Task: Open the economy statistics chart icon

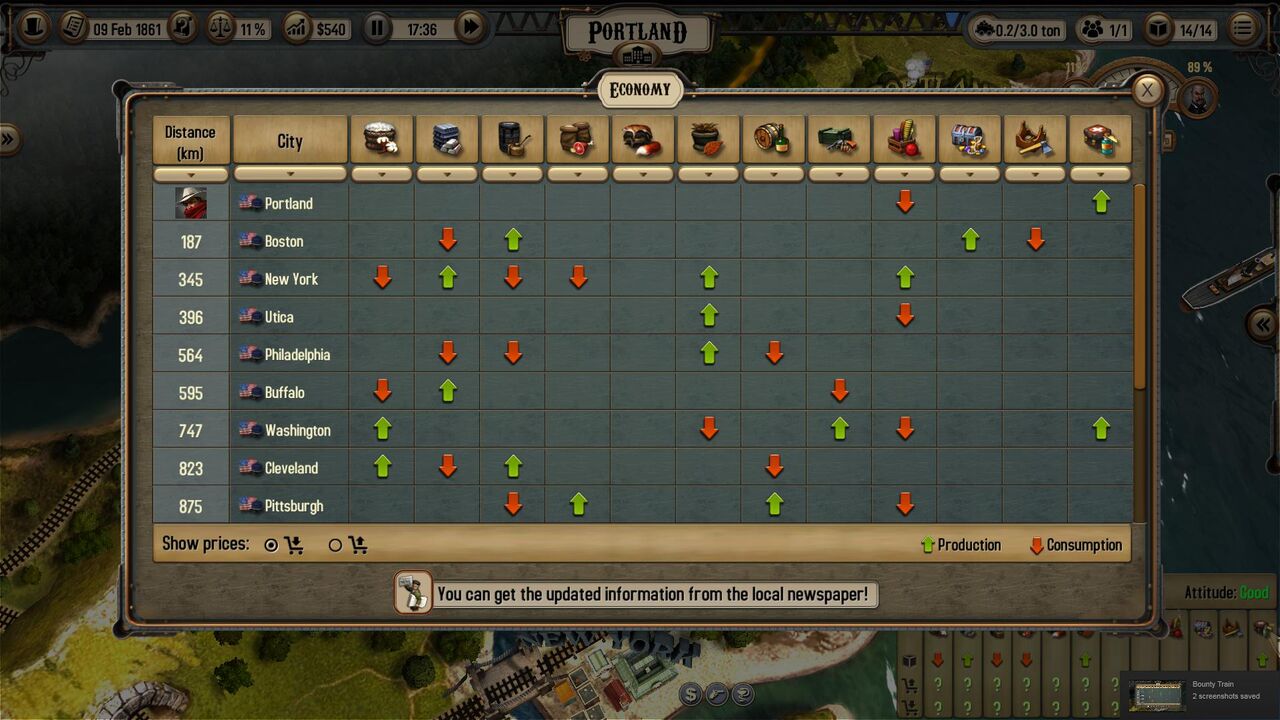Action: point(297,28)
